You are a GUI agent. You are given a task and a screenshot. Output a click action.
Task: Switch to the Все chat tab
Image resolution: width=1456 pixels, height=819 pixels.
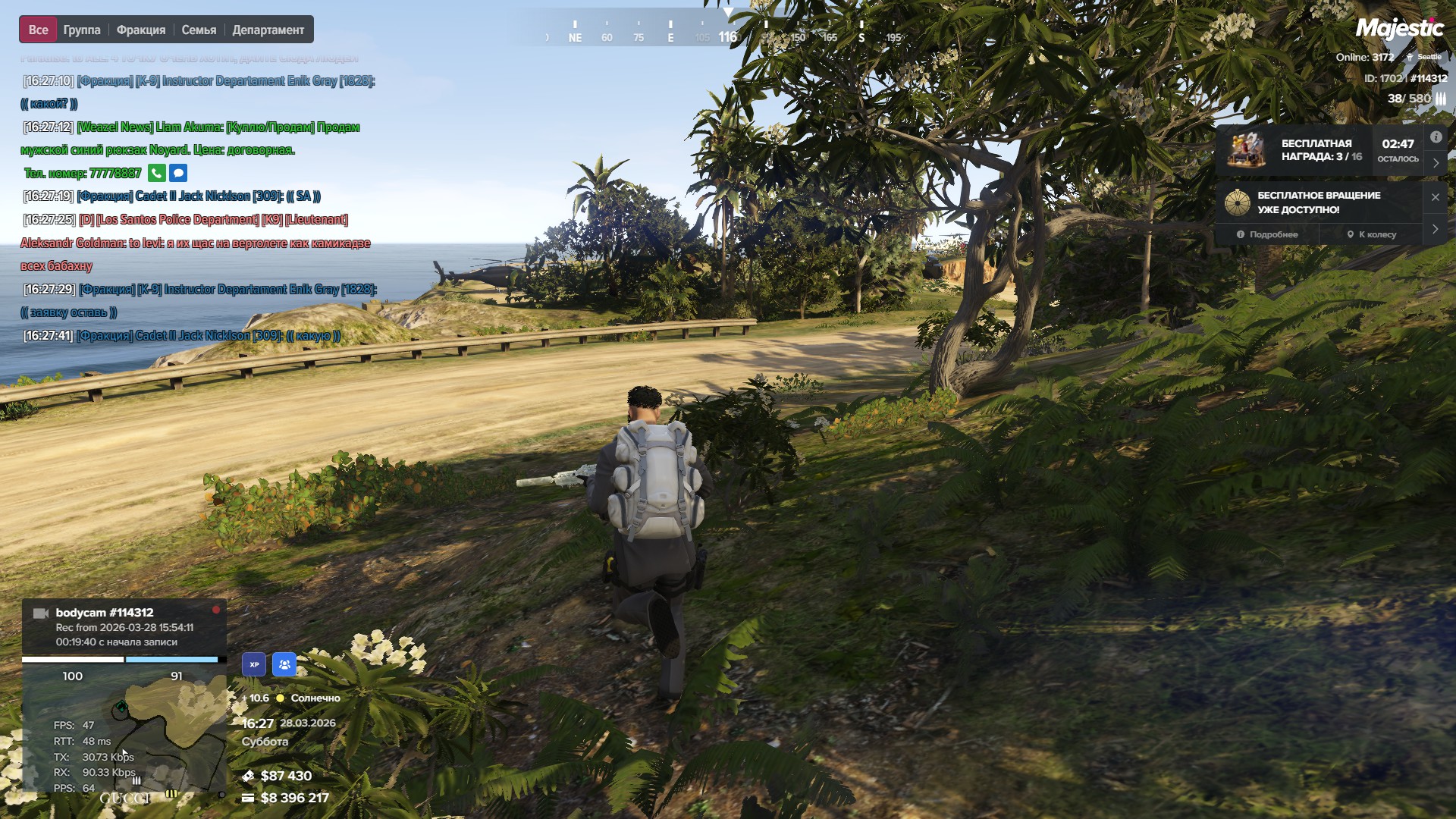click(x=38, y=30)
